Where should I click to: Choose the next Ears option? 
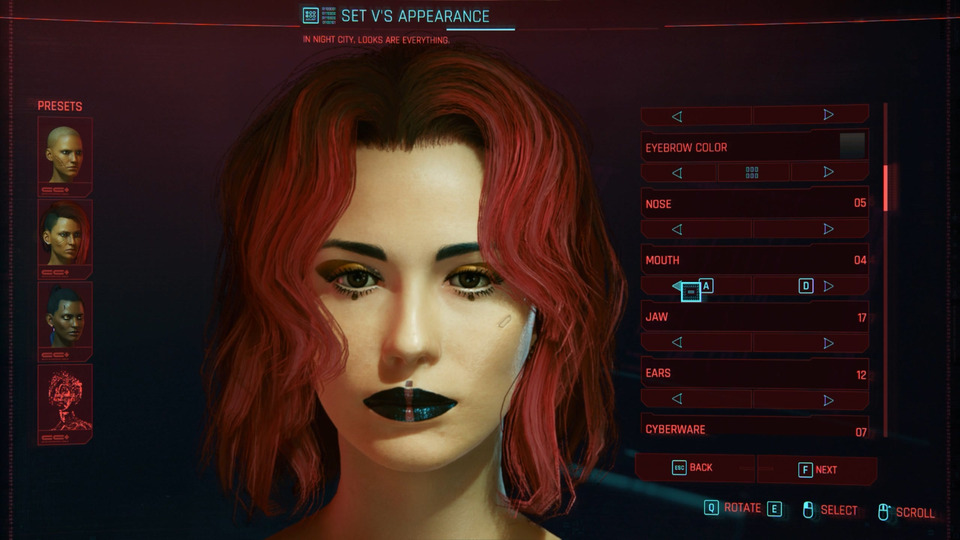(x=828, y=400)
